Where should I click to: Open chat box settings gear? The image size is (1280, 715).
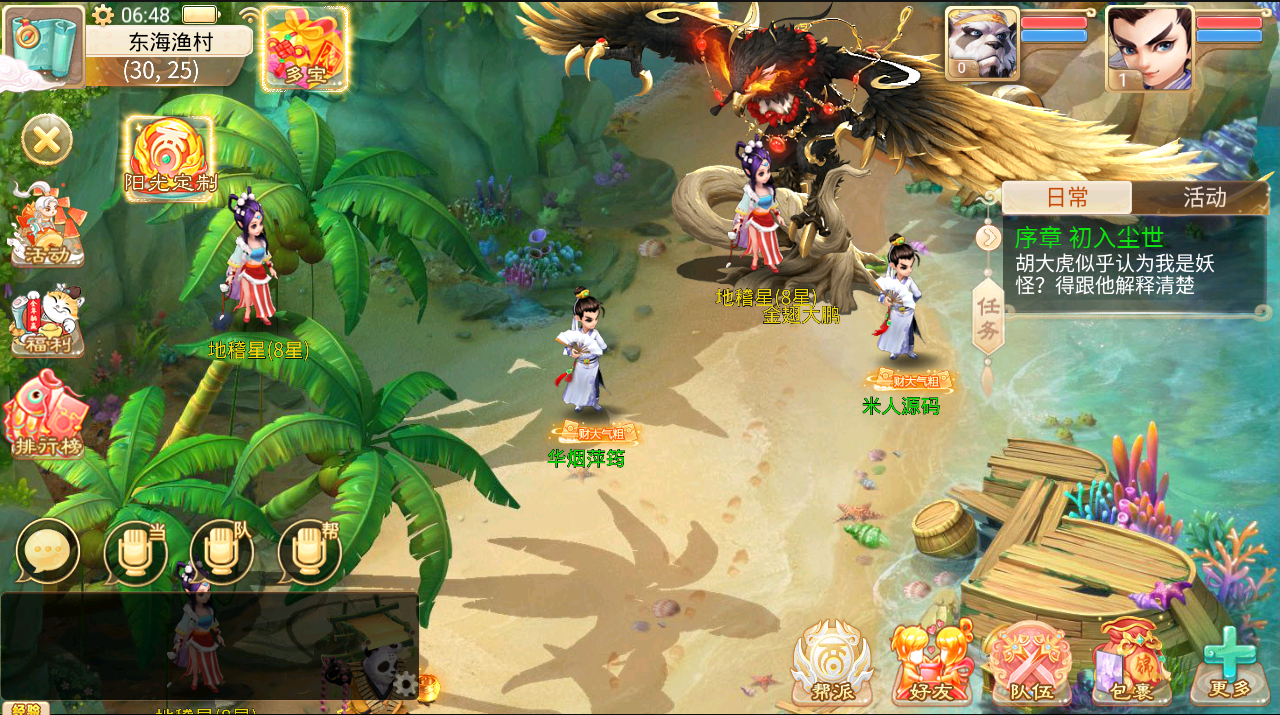(404, 684)
